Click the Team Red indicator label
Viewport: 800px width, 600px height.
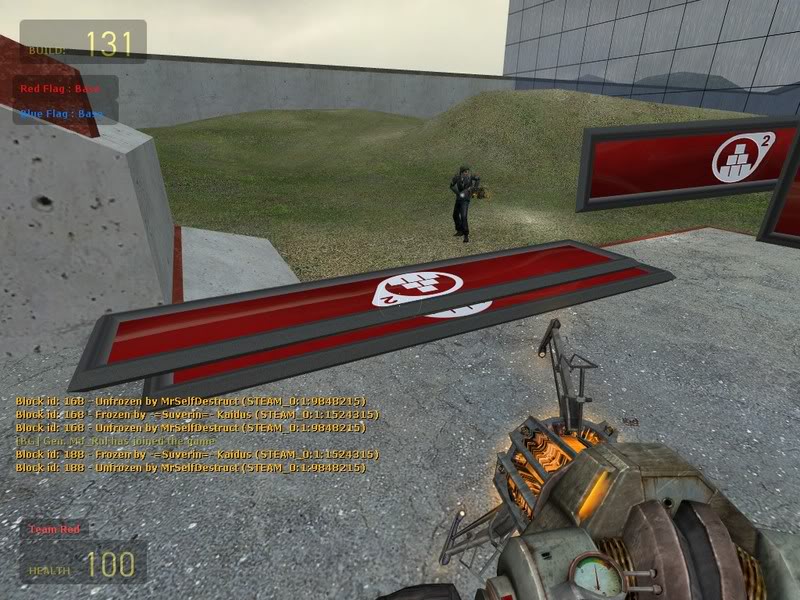(55, 529)
